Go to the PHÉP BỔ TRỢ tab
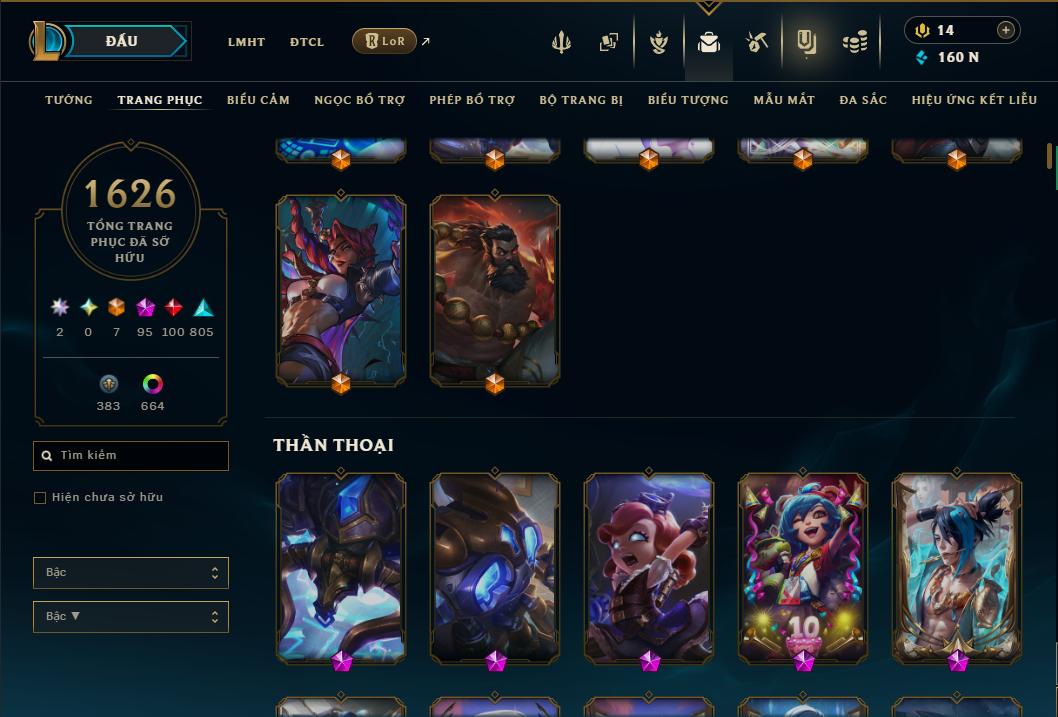 click(x=472, y=100)
